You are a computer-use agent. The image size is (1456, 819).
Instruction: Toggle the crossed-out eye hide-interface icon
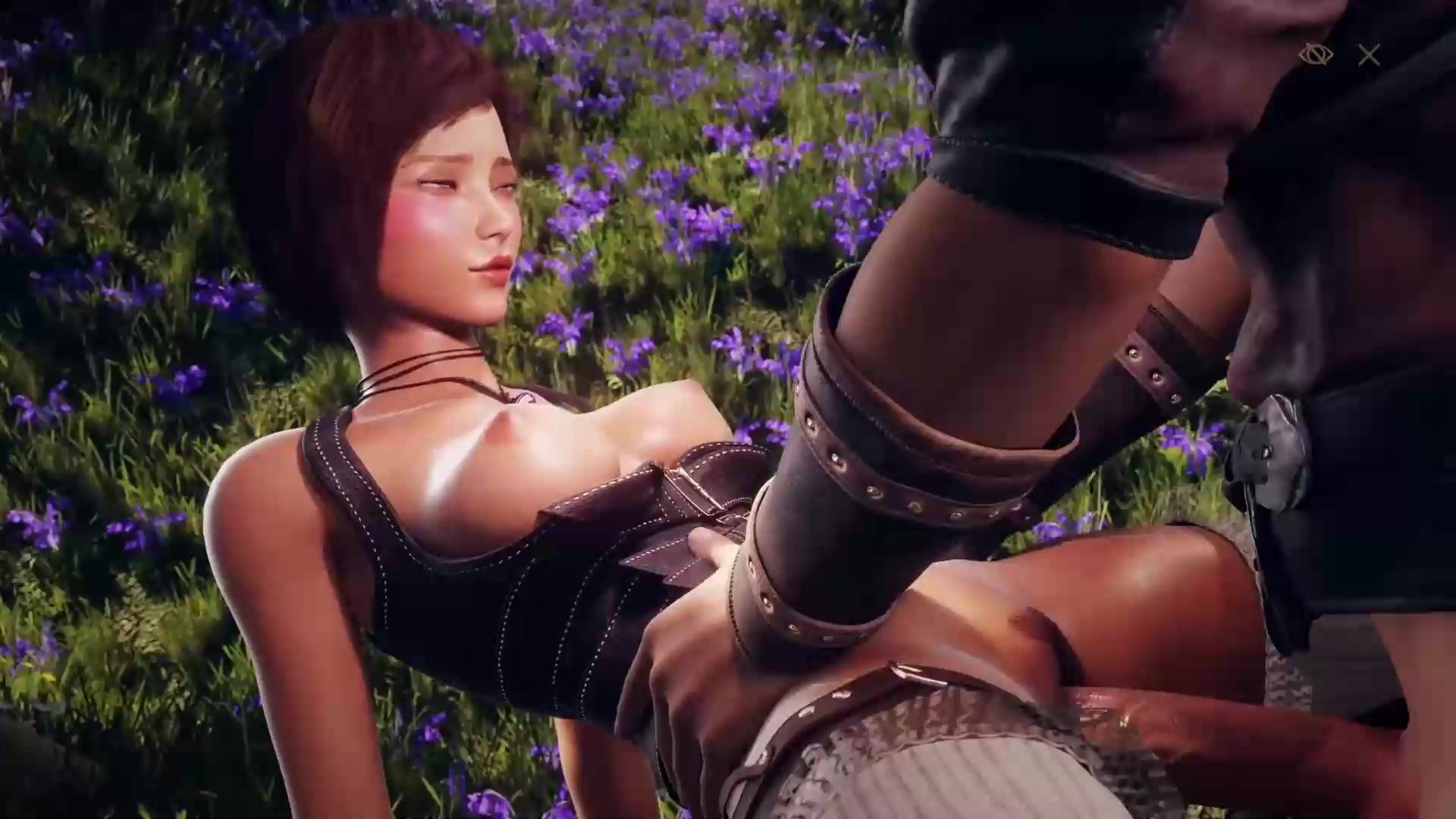click(1316, 55)
